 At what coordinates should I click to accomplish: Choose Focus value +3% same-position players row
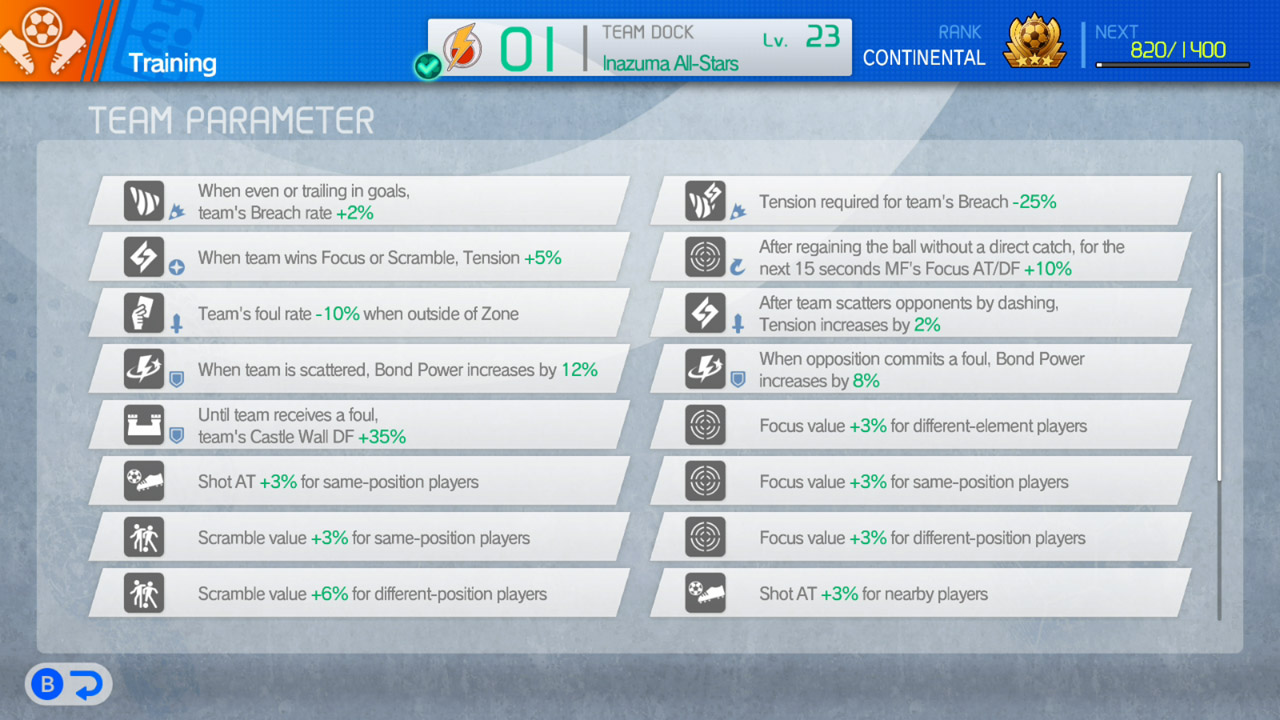click(x=920, y=481)
